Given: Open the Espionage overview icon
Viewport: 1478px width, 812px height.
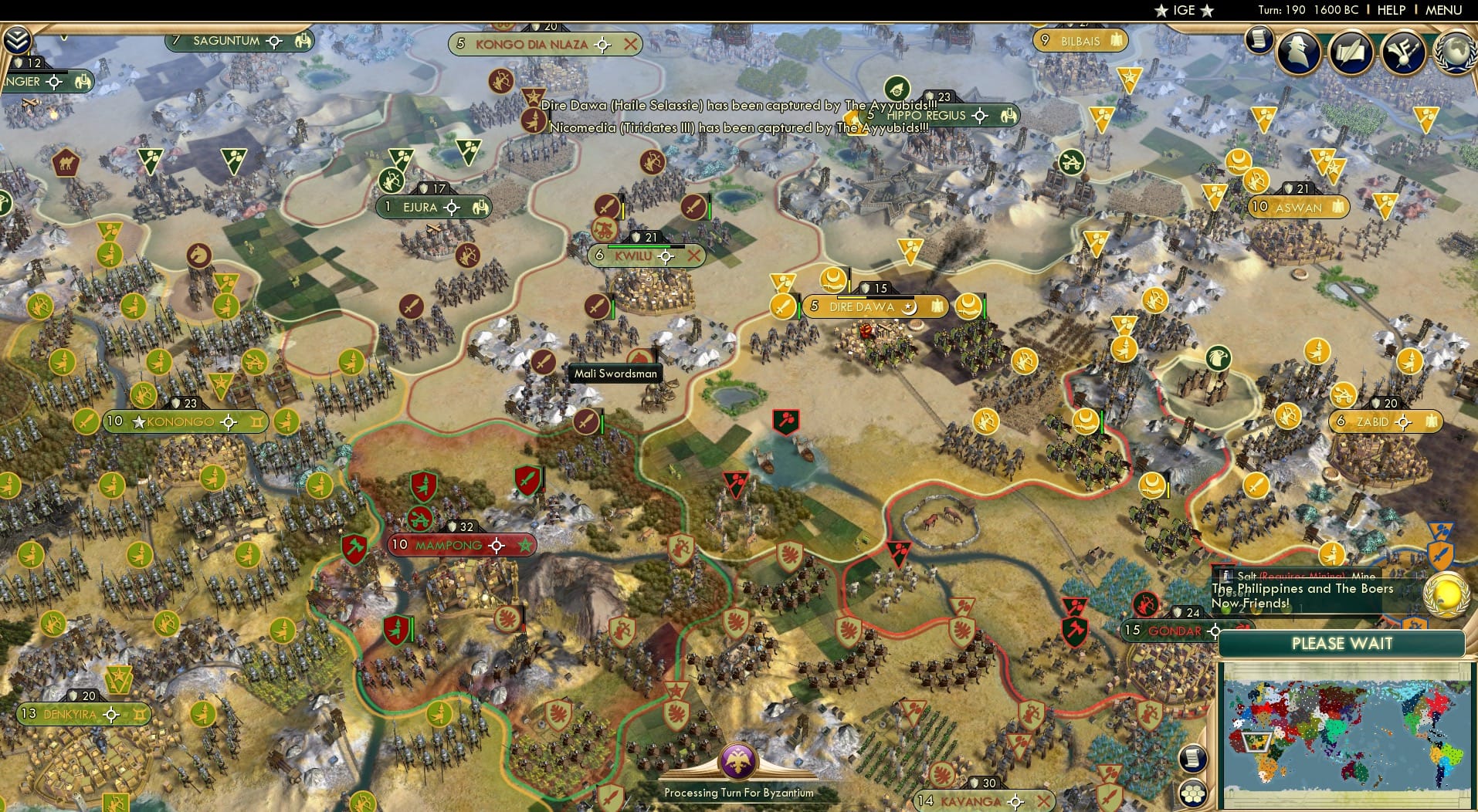Looking at the screenshot, I should pyautogui.click(x=1300, y=52).
